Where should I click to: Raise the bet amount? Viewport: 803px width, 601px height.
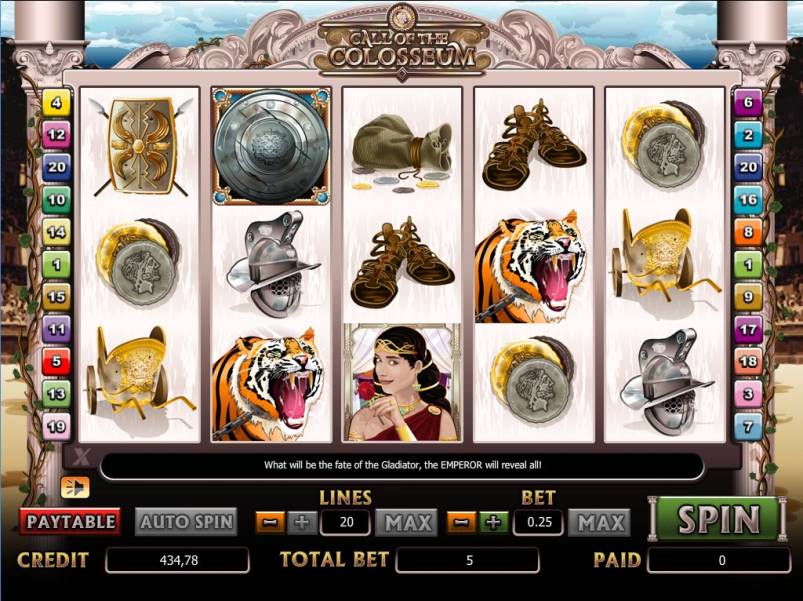click(492, 522)
